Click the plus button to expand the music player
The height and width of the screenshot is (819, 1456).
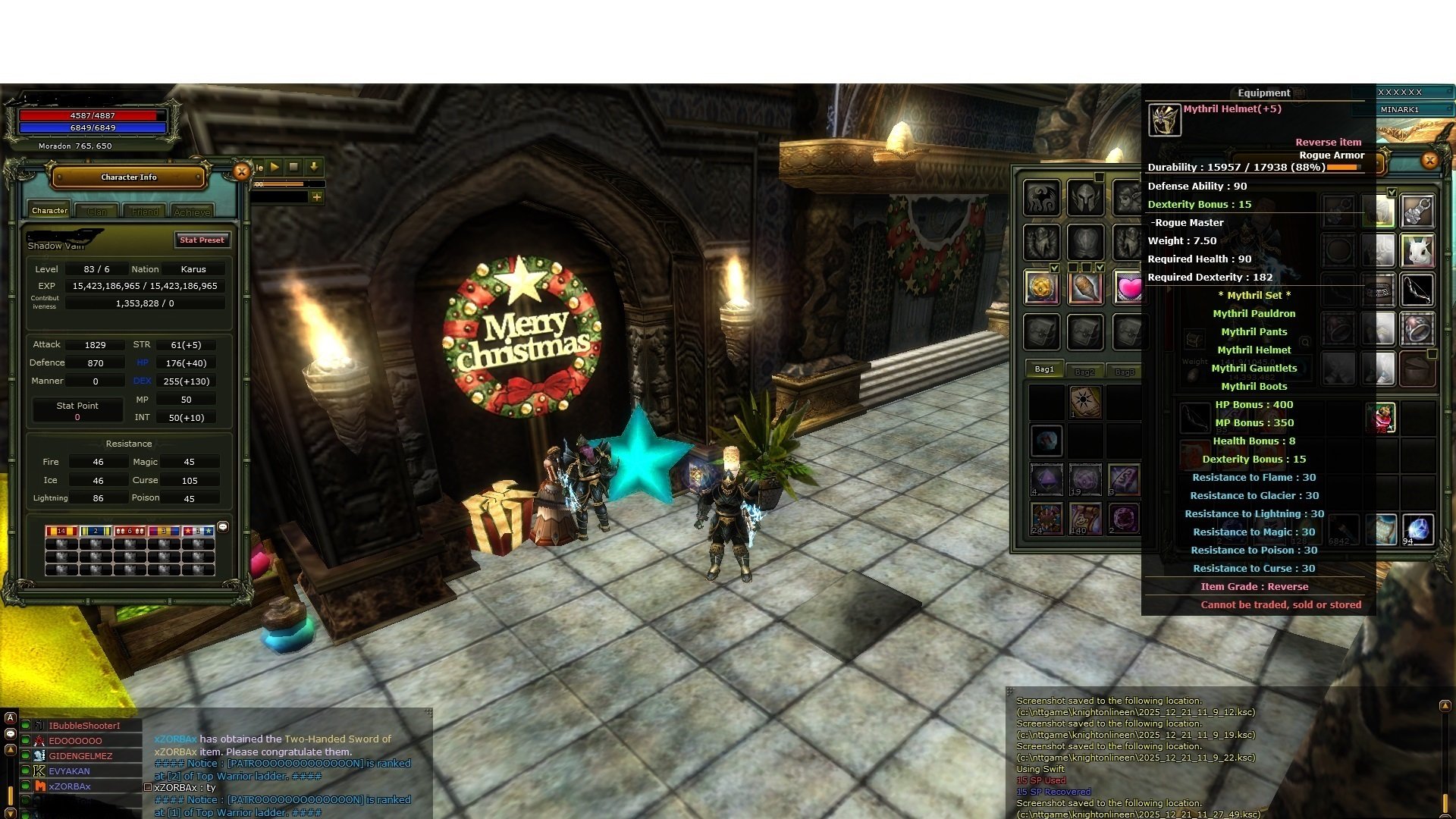pyautogui.click(x=316, y=196)
